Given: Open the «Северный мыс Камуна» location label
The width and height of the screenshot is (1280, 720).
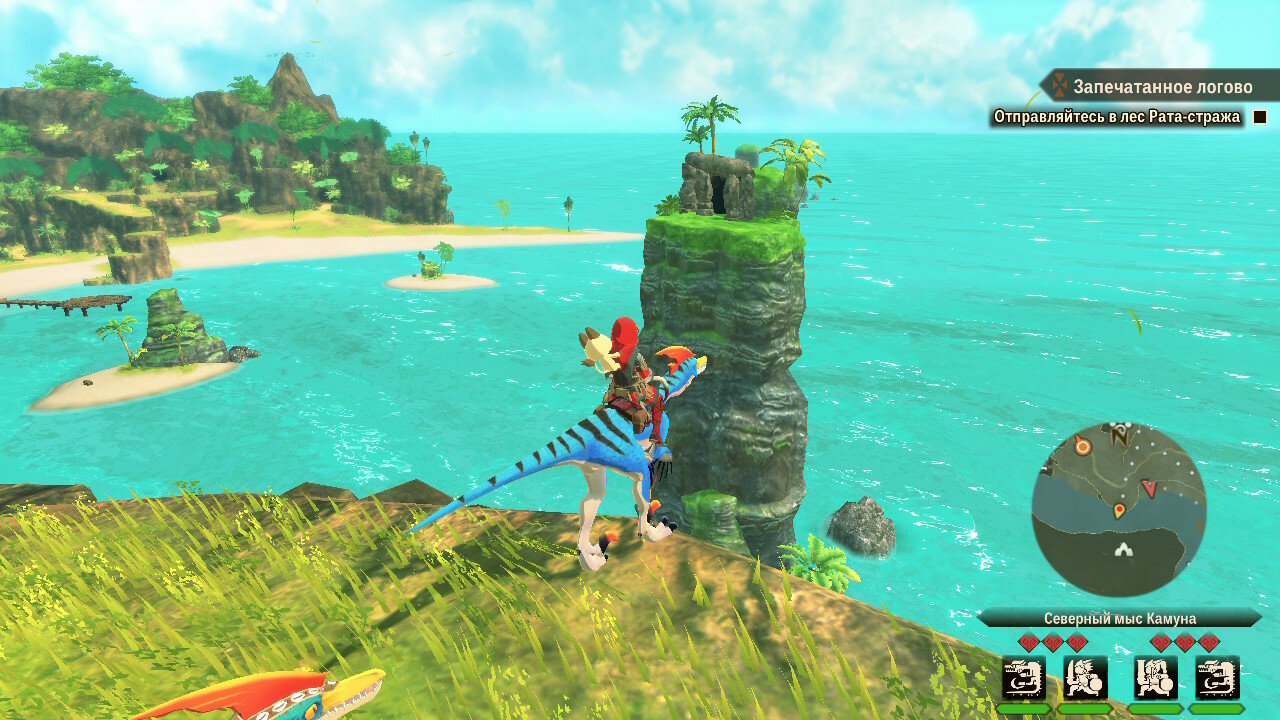Looking at the screenshot, I should [x=1119, y=618].
